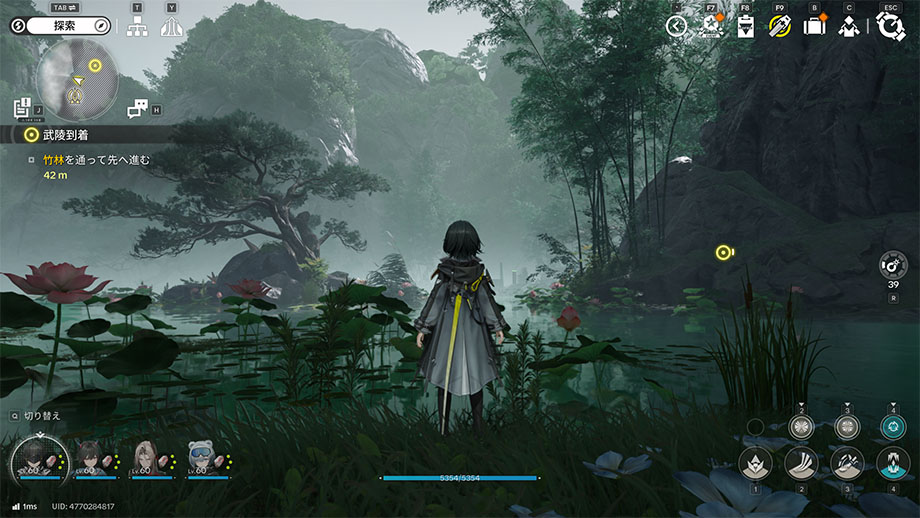Viewport: 920px width, 518px height.
Task: Open the mission log document icon
Action: click(x=22, y=107)
